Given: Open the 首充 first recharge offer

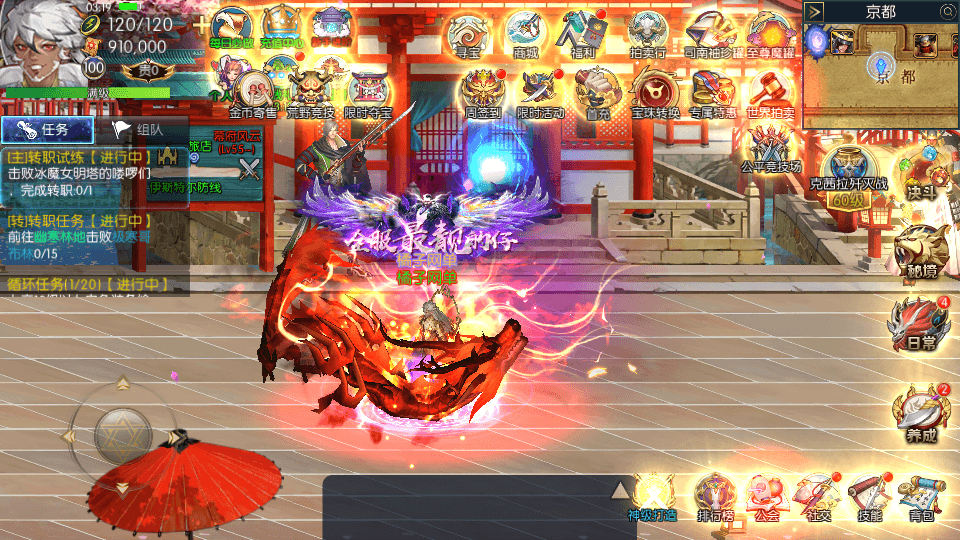Looking at the screenshot, I should (597, 94).
